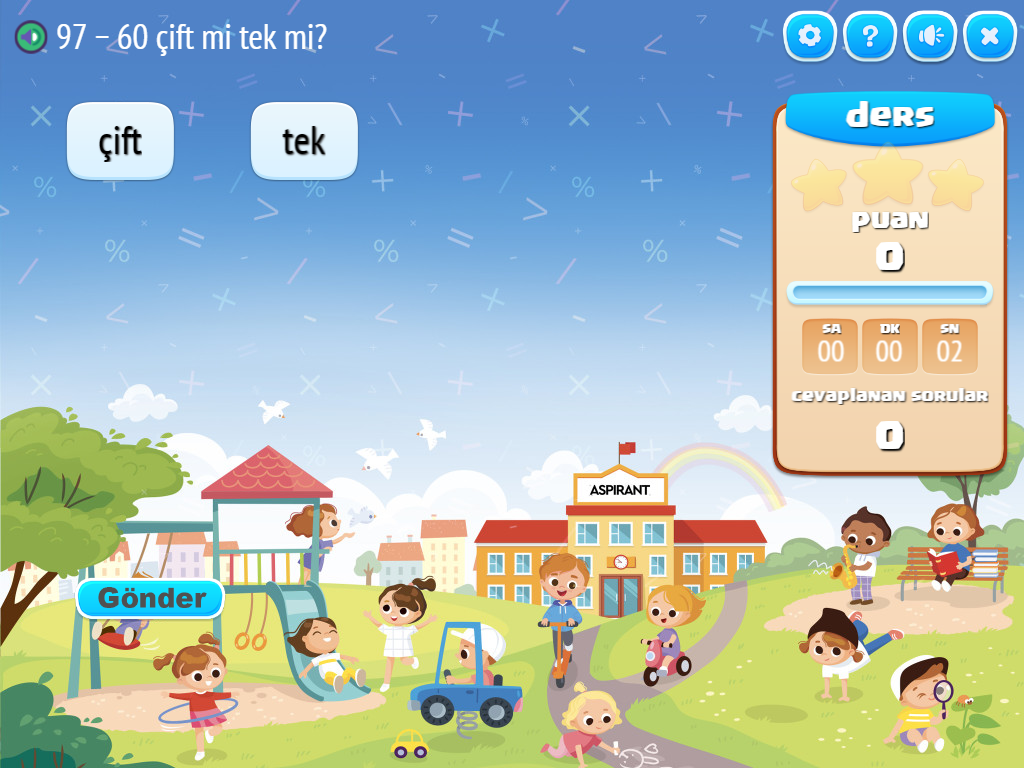Play the question audio speaker icon
The width and height of the screenshot is (1024, 768).
click(31, 37)
